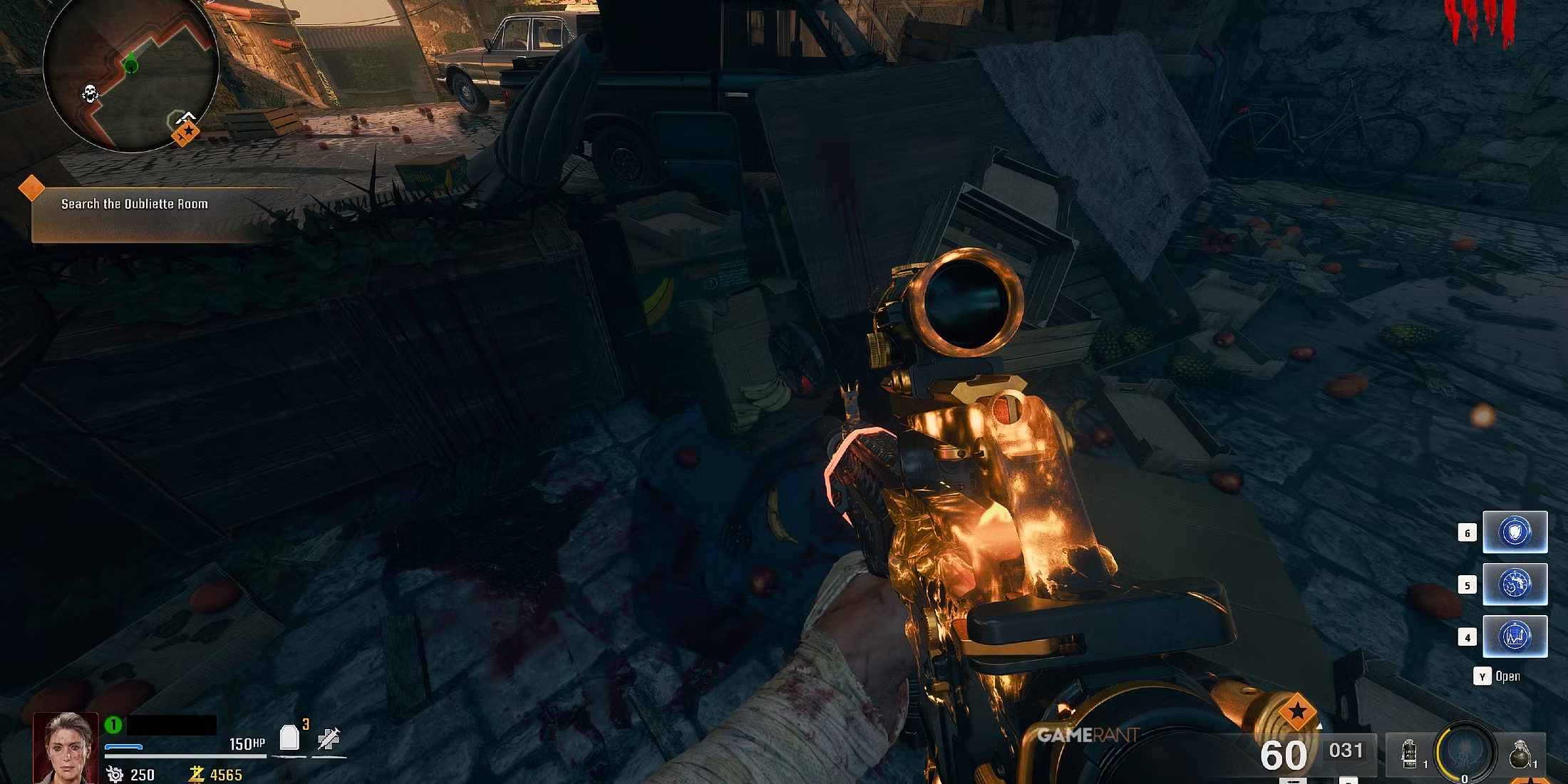Viewport: 1568px width, 784px height.
Task: Select the frag grenade lethal icon
Action: (1519, 754)
